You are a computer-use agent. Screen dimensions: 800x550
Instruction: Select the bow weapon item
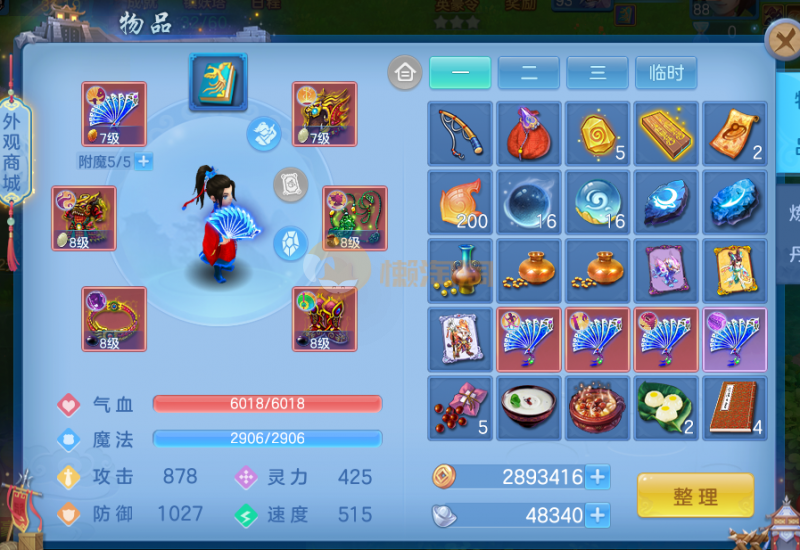tap(460, 133)
